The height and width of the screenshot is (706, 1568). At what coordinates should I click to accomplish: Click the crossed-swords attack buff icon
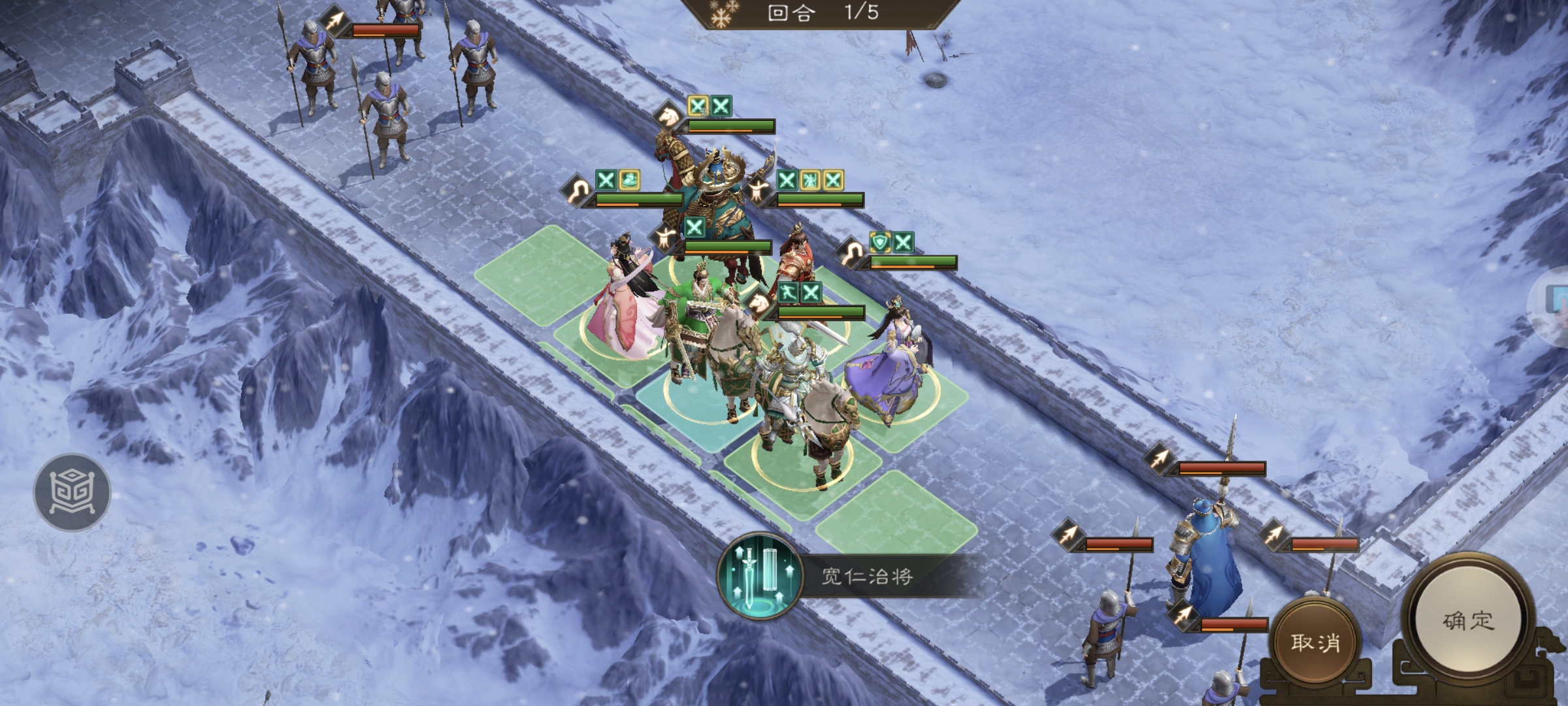[721, 105]
